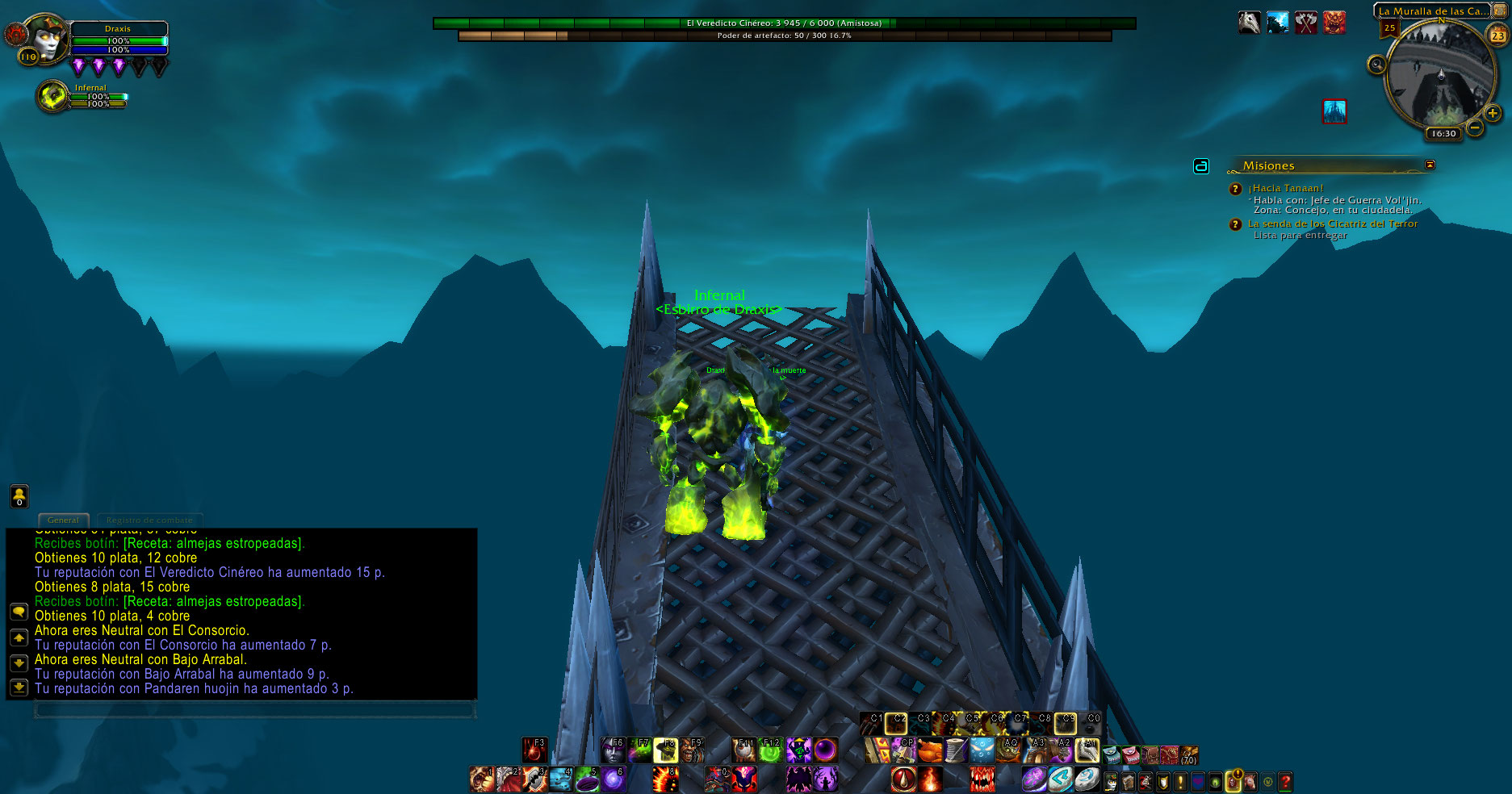Open the chat speech bubble menu

19,612
